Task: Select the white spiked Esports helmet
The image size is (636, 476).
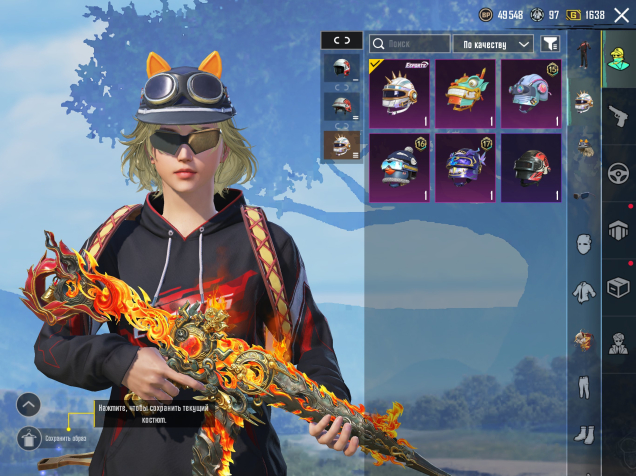Action: (399, 94)
